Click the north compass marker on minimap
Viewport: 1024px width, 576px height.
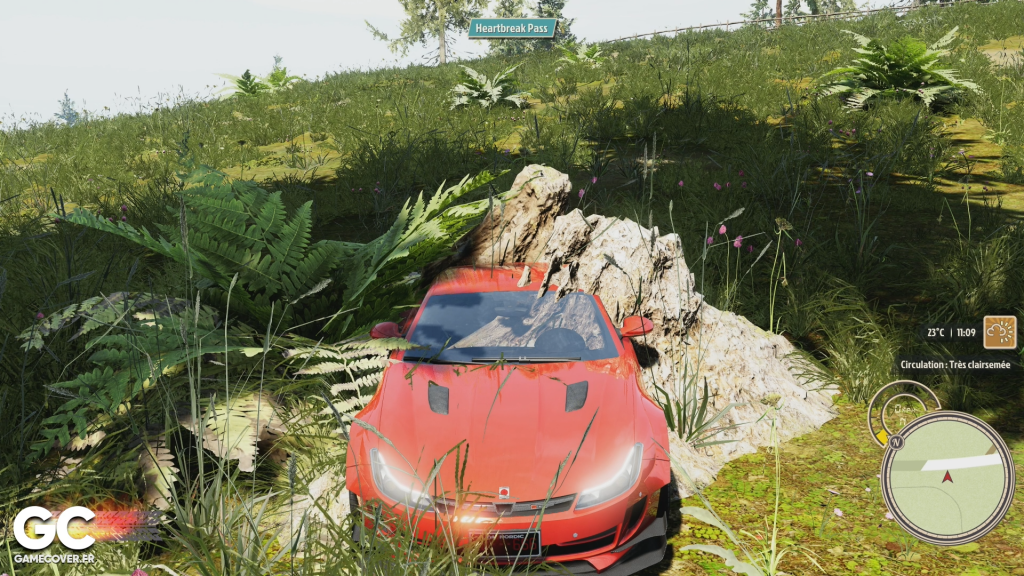pyautogui.click(x=896, y=441)
